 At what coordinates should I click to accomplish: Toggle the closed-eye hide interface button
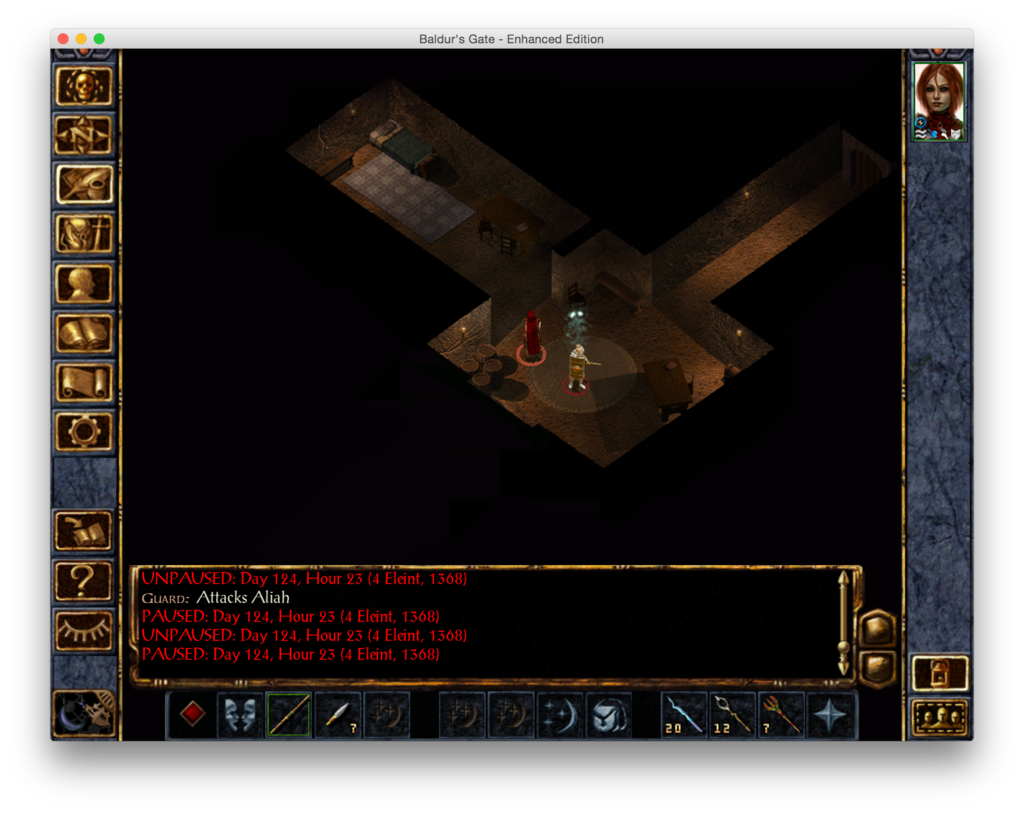84,628
